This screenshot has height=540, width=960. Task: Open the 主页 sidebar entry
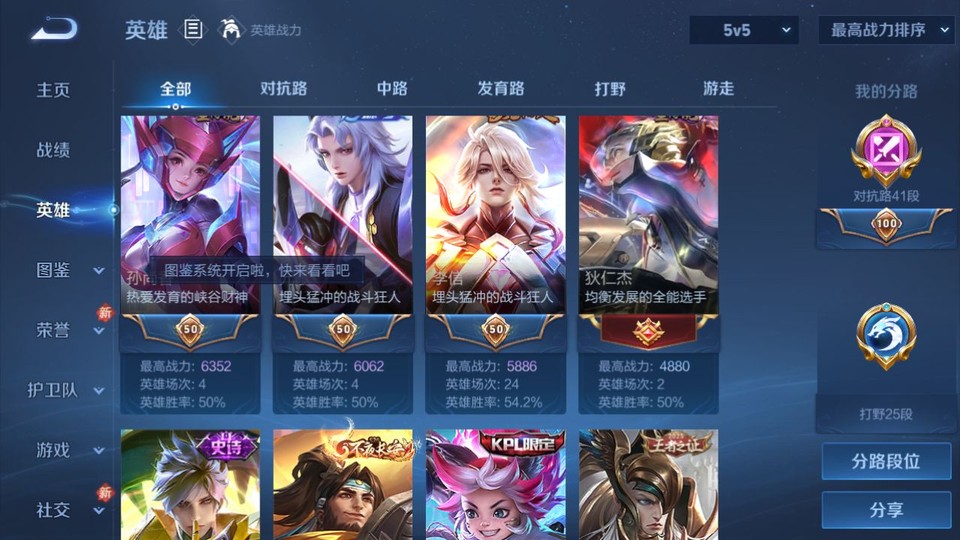coord(54,90)
